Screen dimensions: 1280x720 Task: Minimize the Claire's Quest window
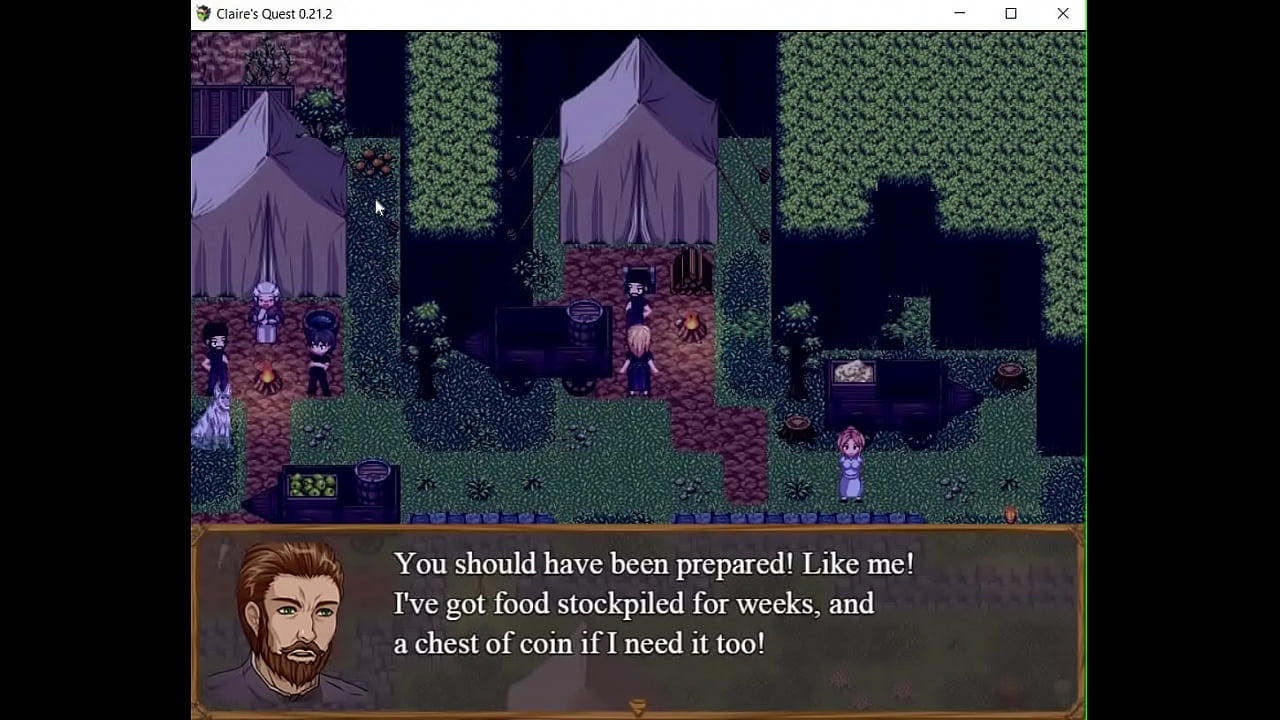pos(962,13)
